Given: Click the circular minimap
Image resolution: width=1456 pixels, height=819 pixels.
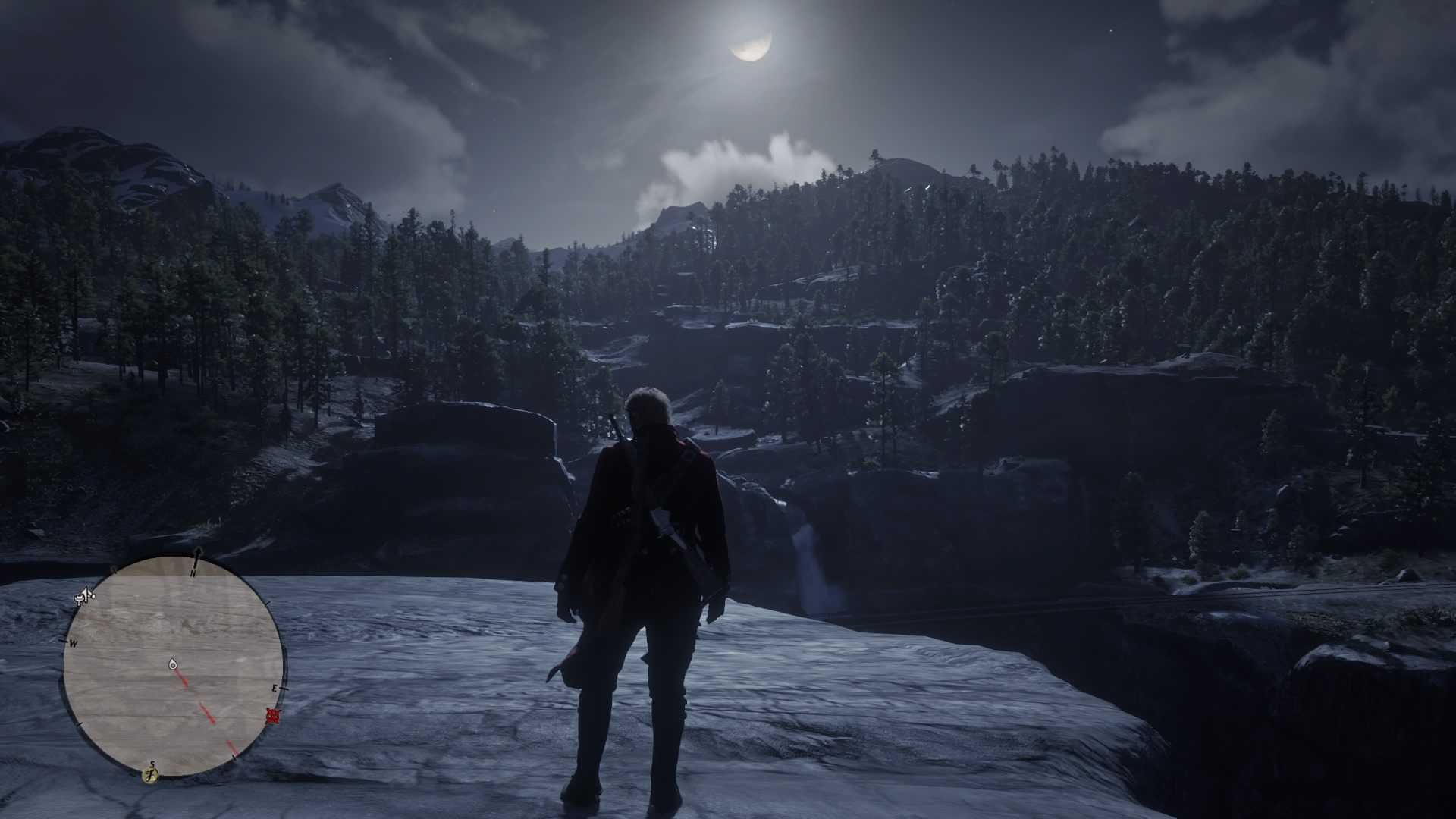Looking at the screenshot, I should coord(174,667).
